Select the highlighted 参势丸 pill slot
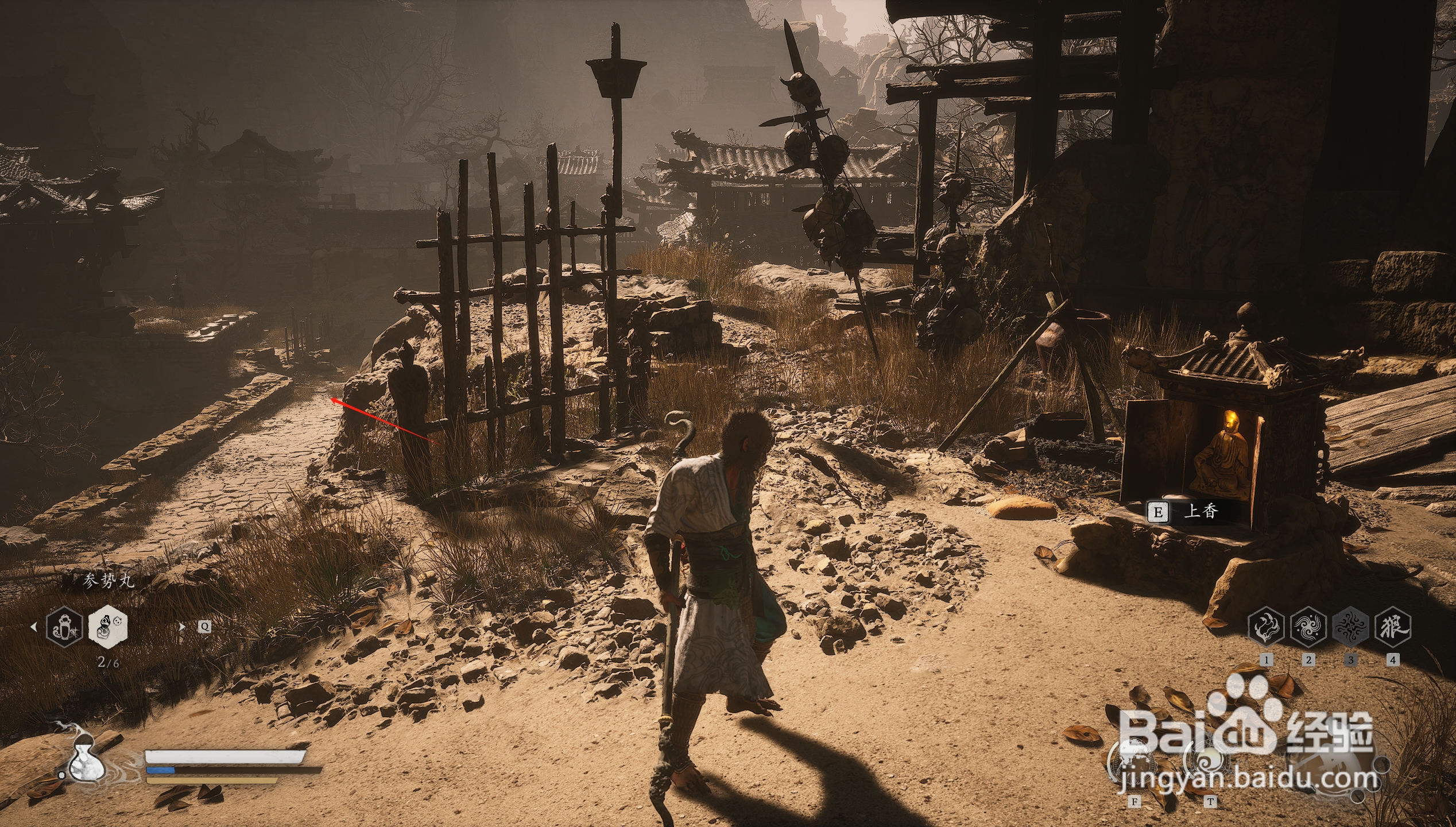1456x827 pixels. 108,625
